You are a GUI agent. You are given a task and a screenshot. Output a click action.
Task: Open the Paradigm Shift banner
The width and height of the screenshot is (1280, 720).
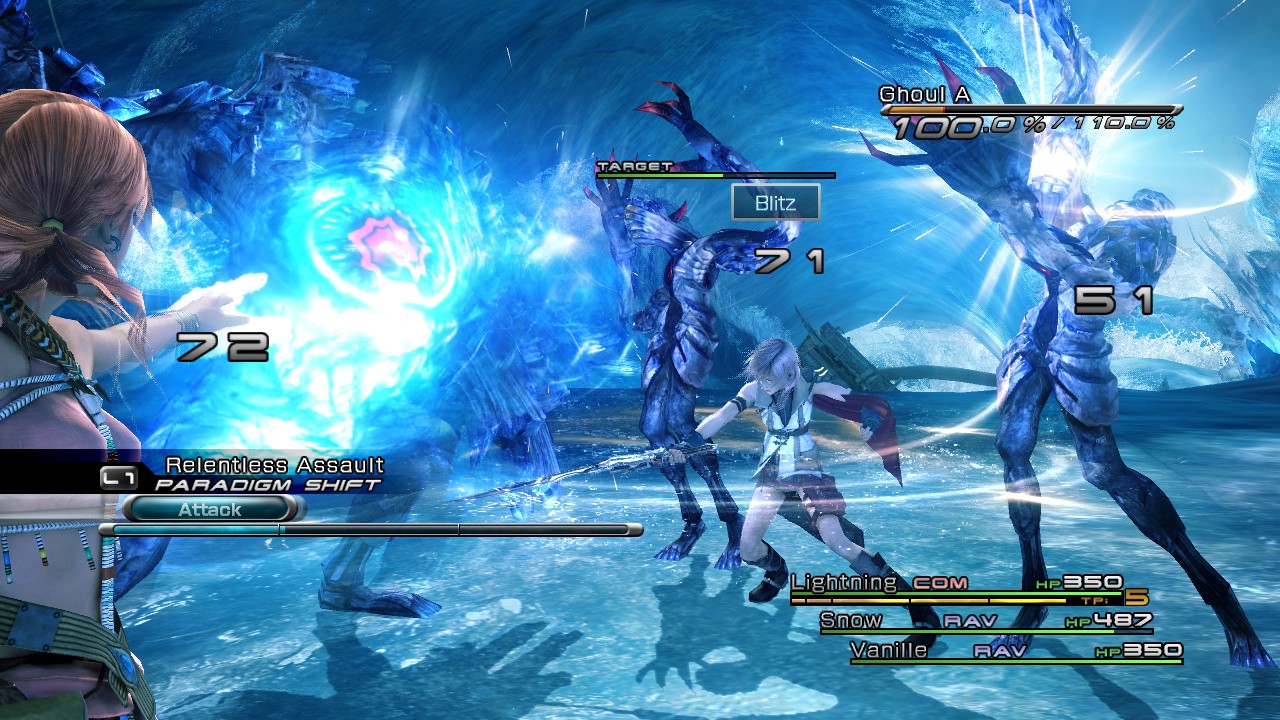click(267, 485)
